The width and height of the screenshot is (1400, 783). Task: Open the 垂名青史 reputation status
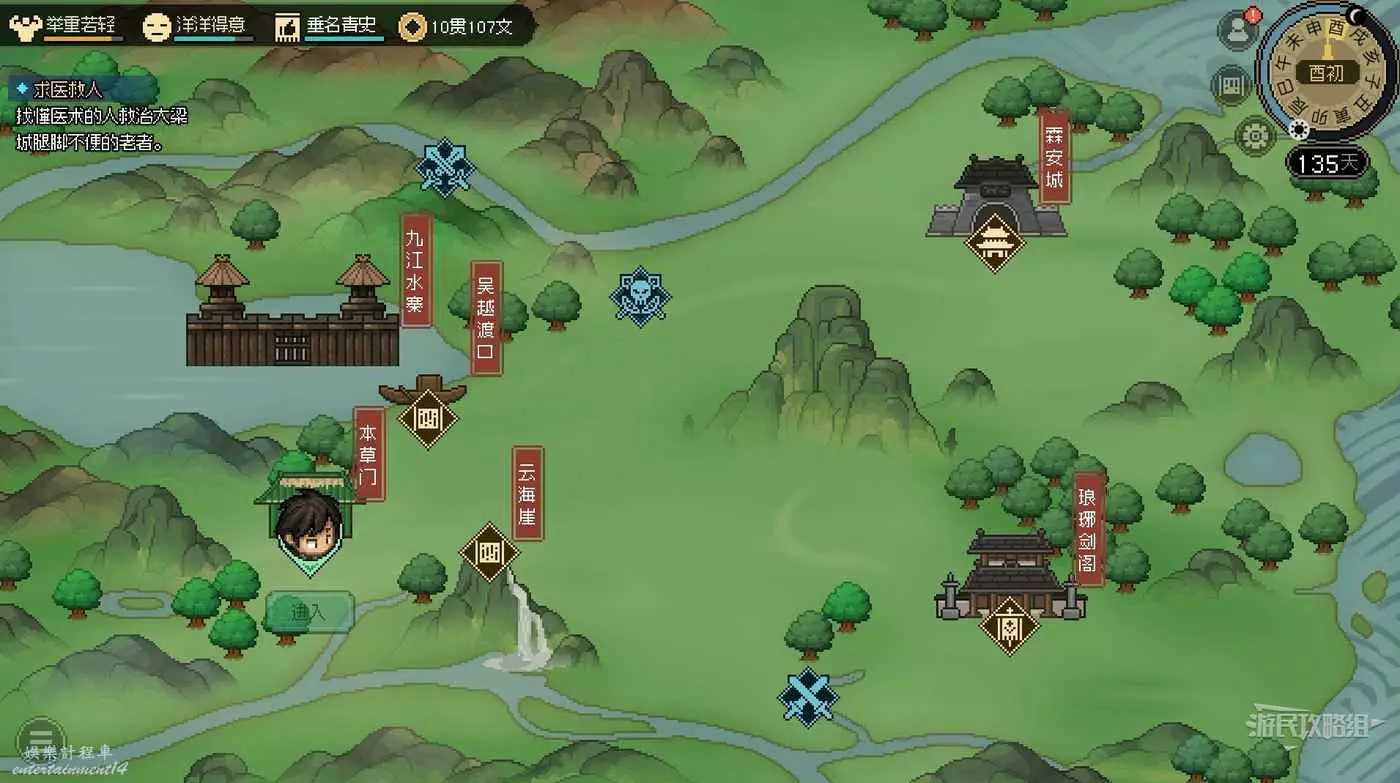click(328, 26)
